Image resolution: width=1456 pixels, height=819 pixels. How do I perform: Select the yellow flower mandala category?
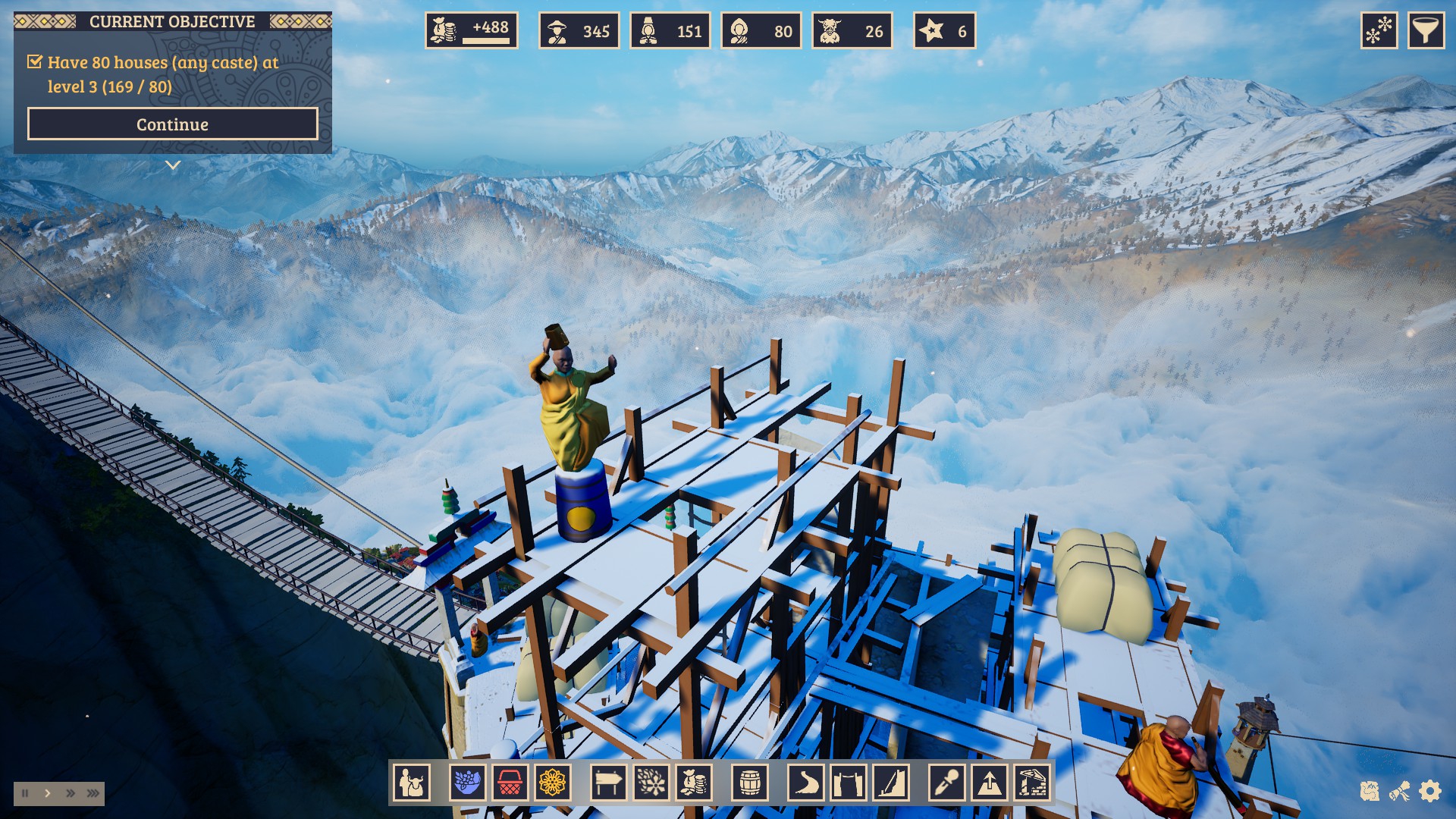coord(552,782)
